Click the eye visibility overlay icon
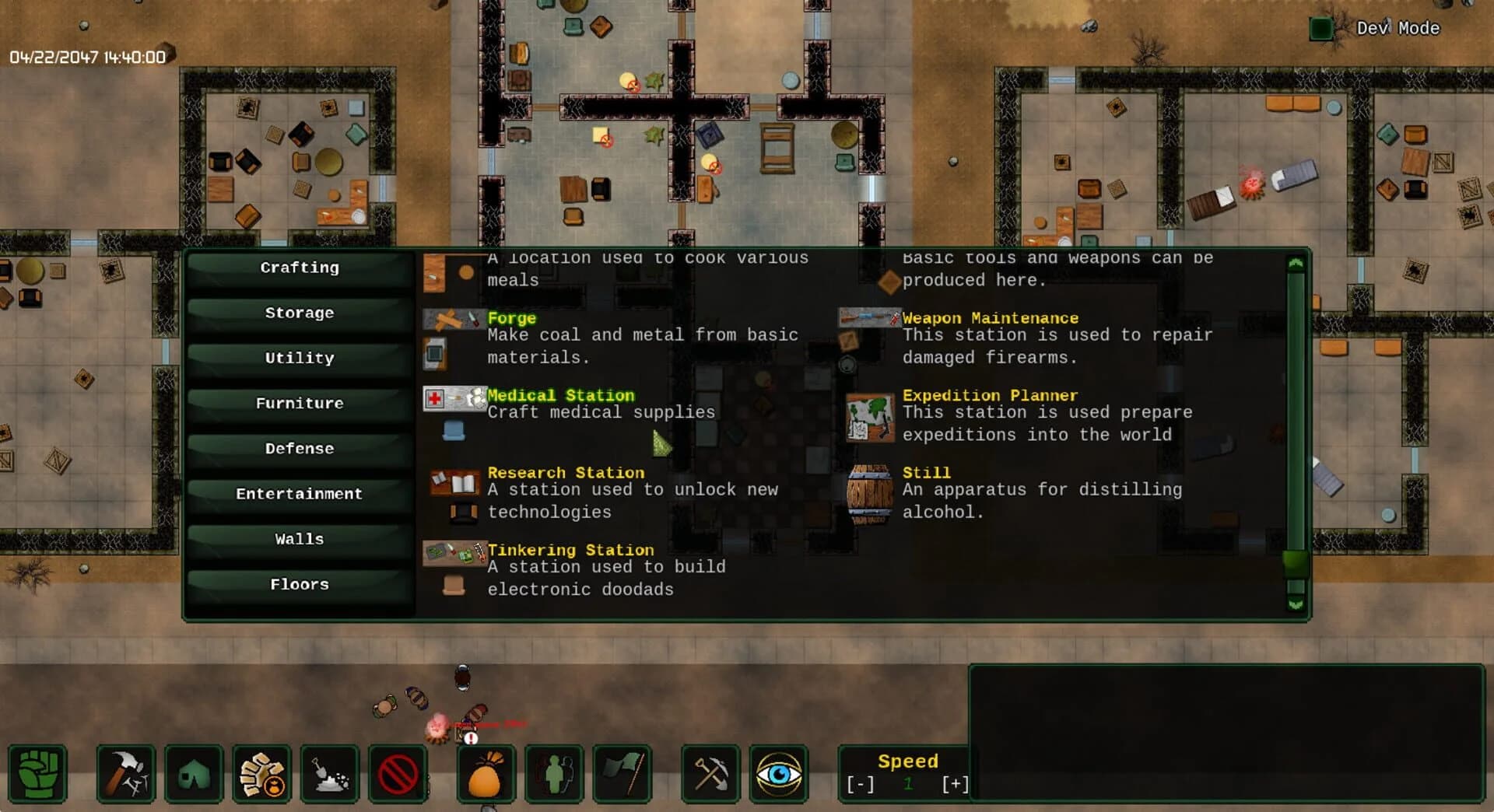Image resolution: width=1494 pixels, height=812 pixels. 778,774
